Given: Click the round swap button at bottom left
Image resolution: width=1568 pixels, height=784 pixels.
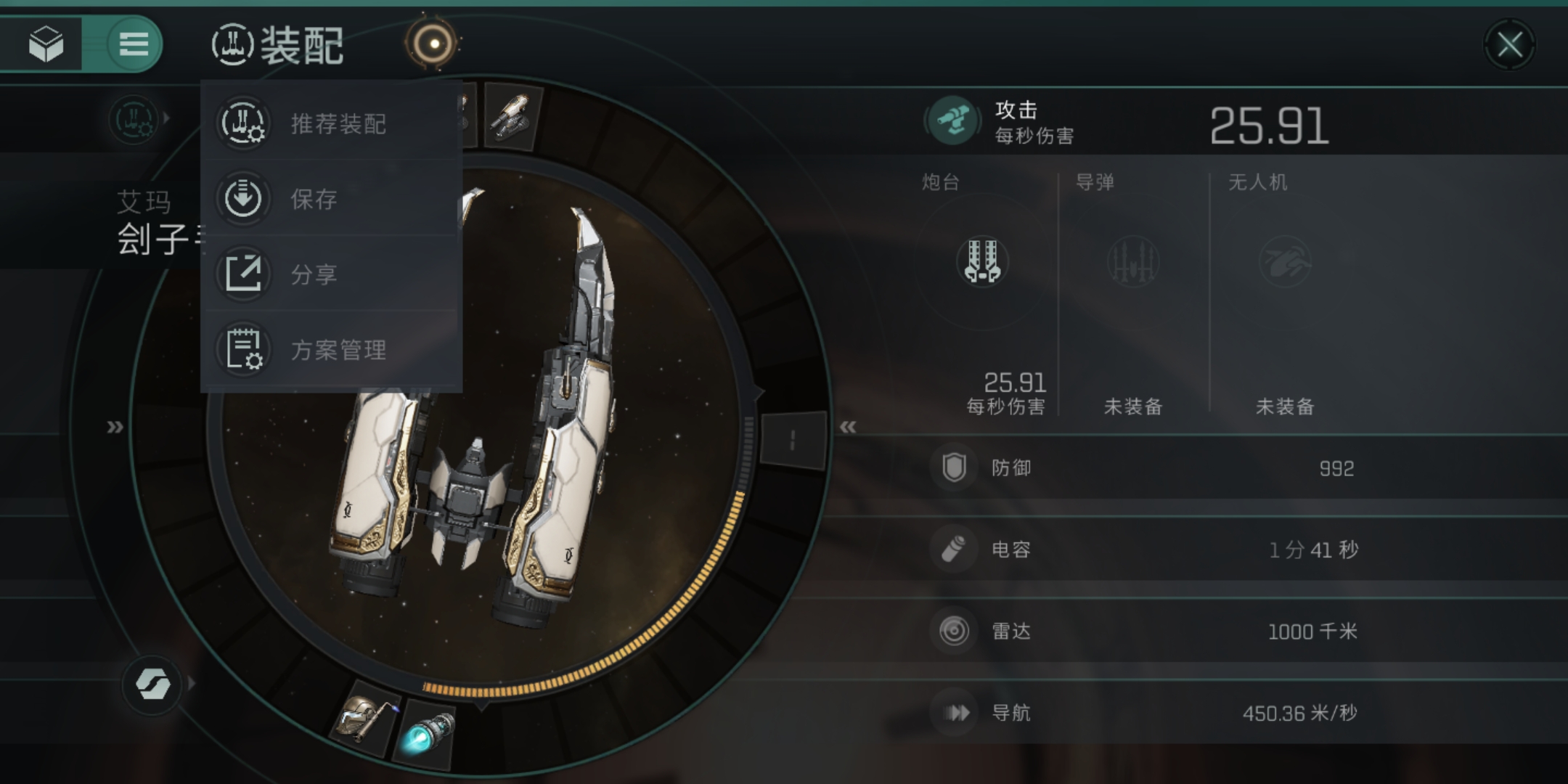Looking at the screenshot, I should pos(152,683).
